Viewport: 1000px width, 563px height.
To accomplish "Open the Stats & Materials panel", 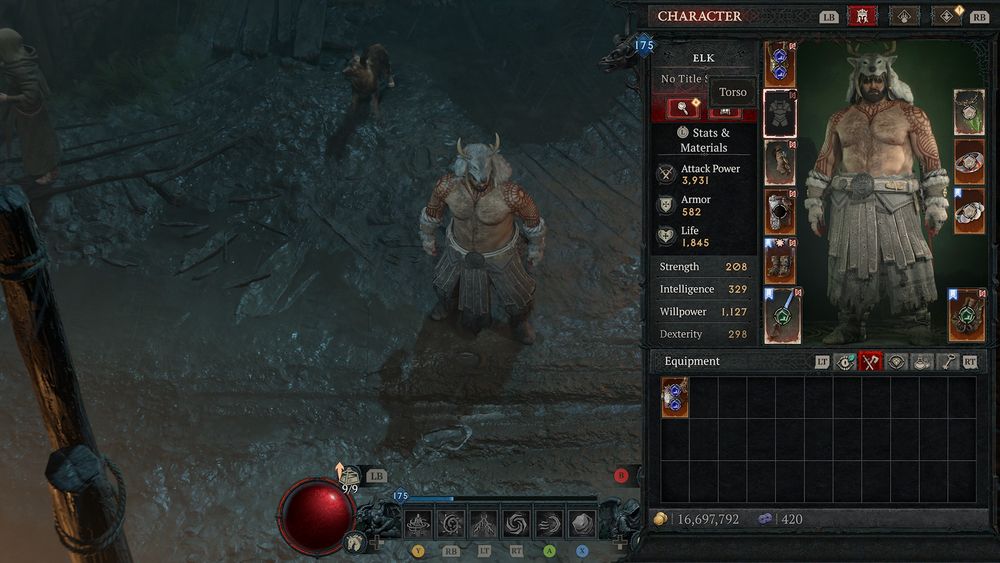I will pos(704,140).
